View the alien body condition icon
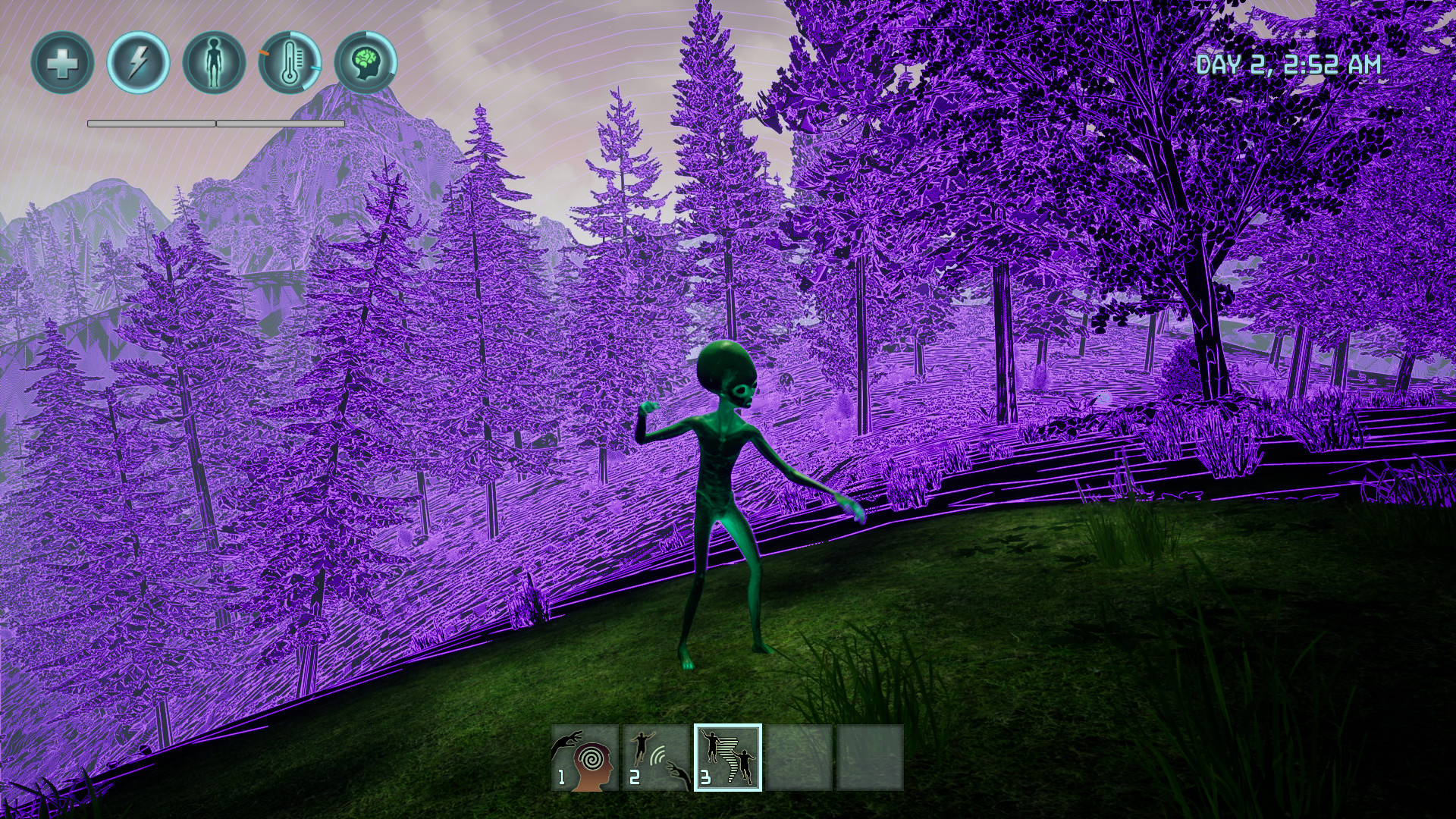Image resolution: width=1456 pixels, height=819 pixels. (x=214, y=63)
